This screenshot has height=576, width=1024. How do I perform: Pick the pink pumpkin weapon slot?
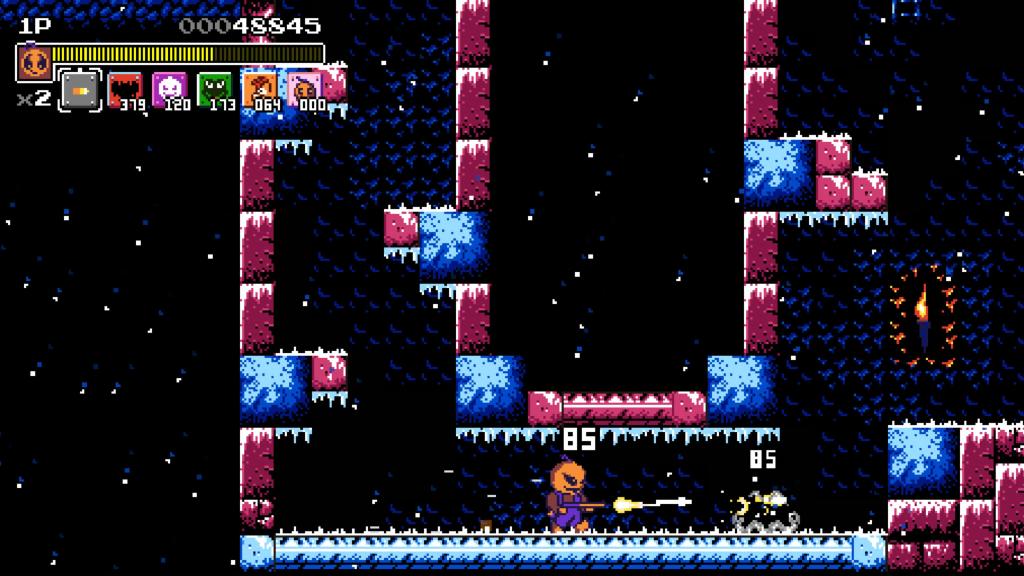(304, 90)
